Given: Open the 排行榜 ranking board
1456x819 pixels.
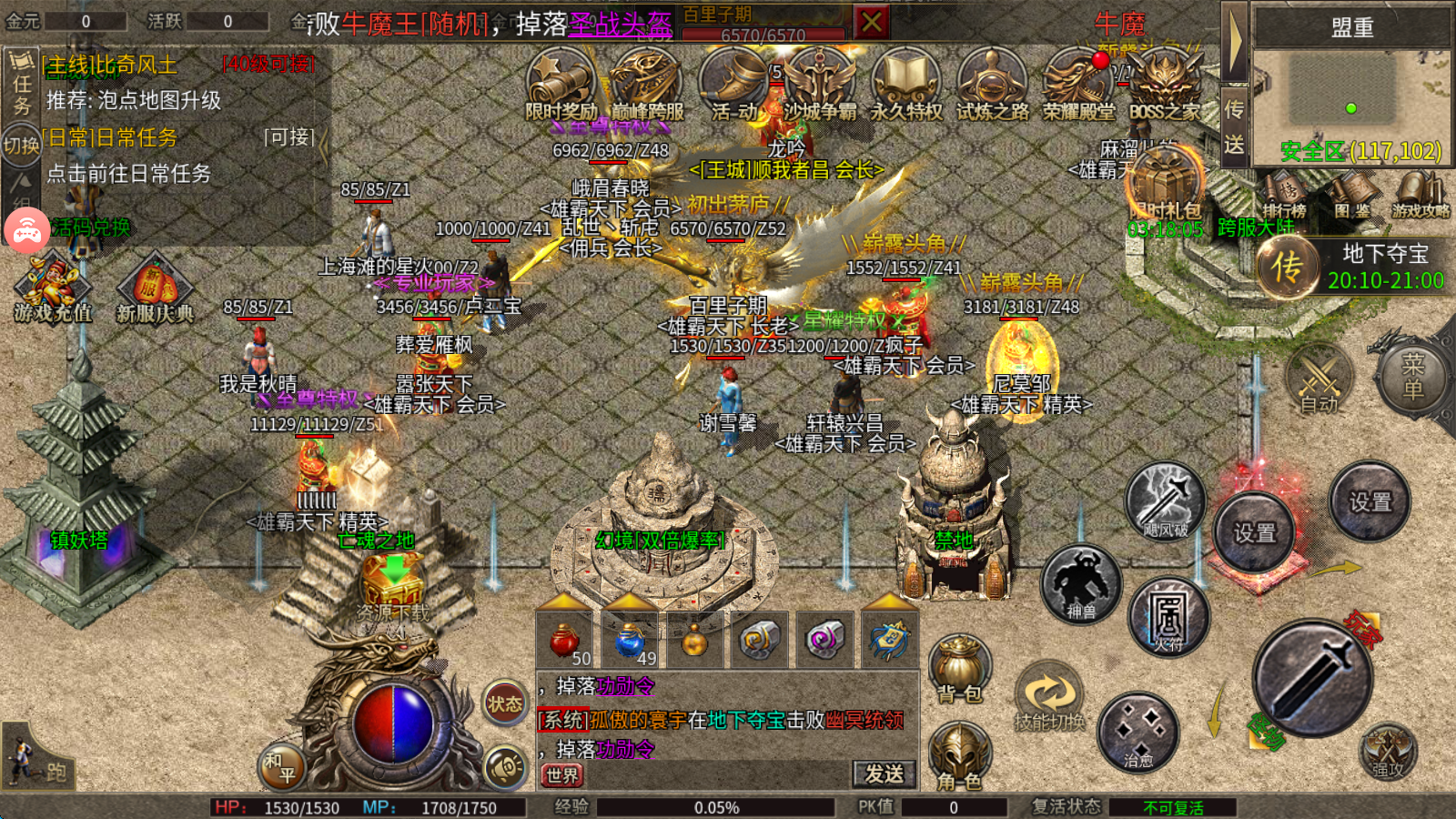Looking at the screenshot, I should click(x=1284, y=196).
